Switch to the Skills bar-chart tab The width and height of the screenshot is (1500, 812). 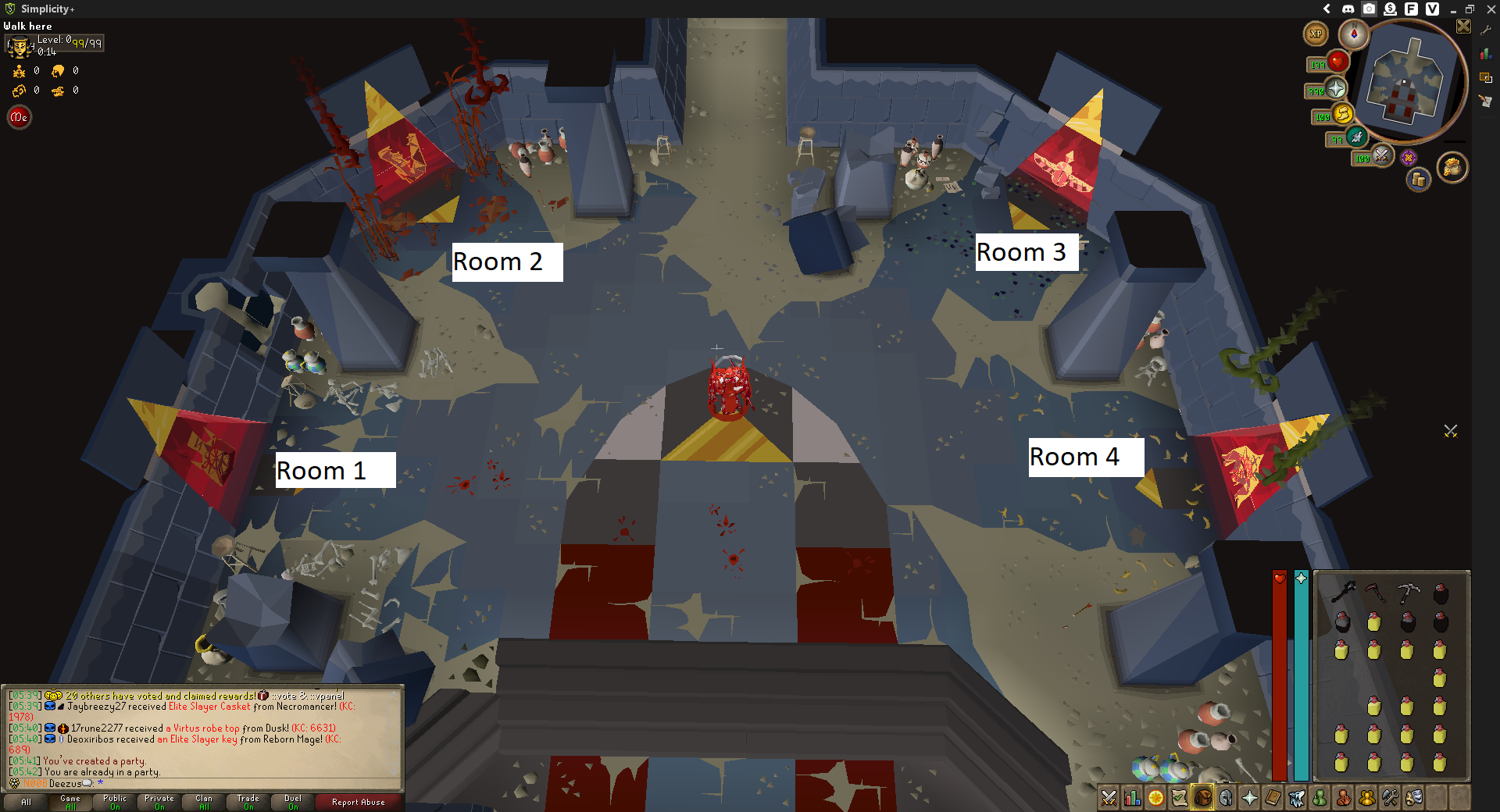coord(1132,798)
